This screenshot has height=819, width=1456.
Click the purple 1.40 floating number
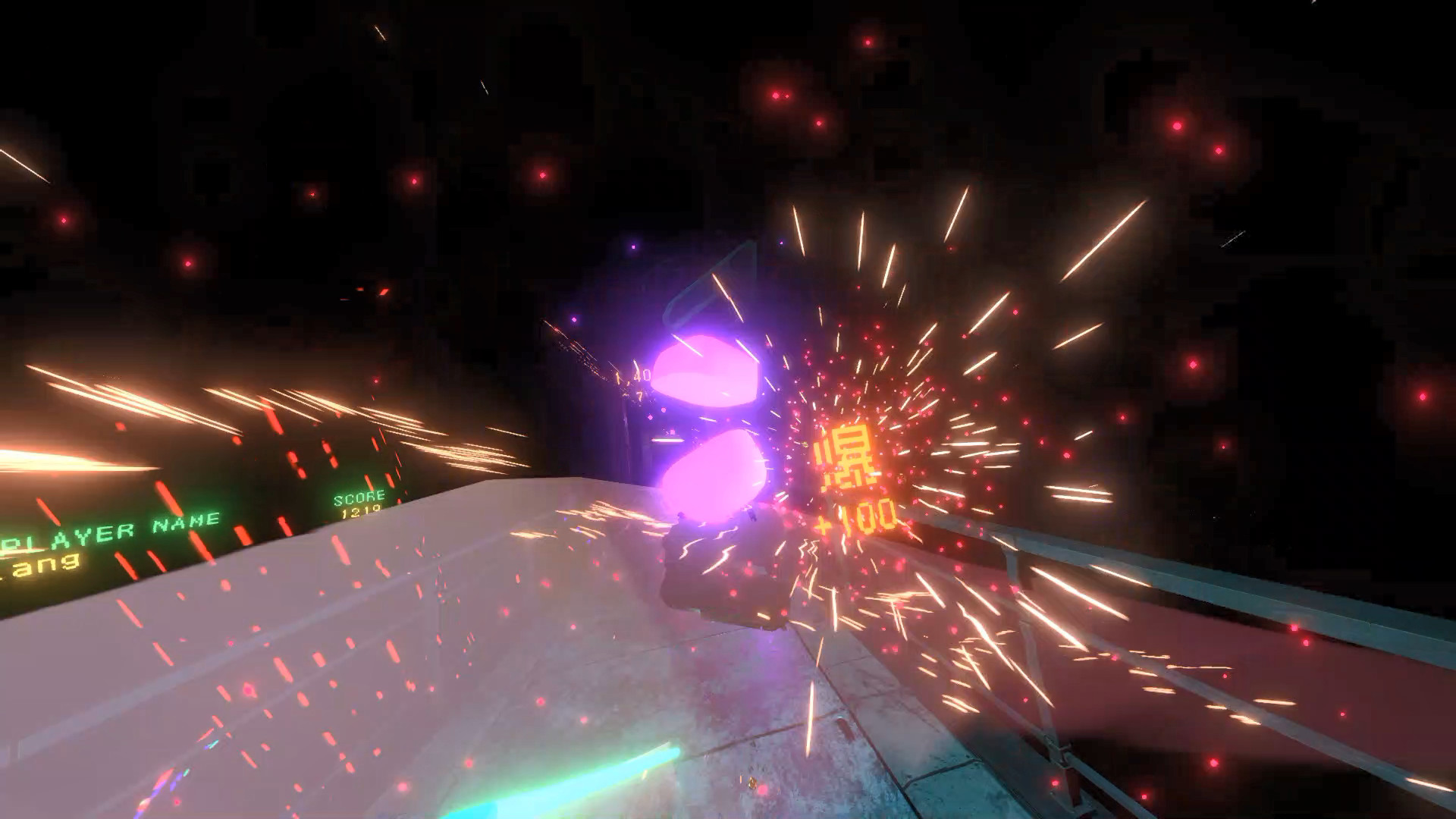(631, 374)
